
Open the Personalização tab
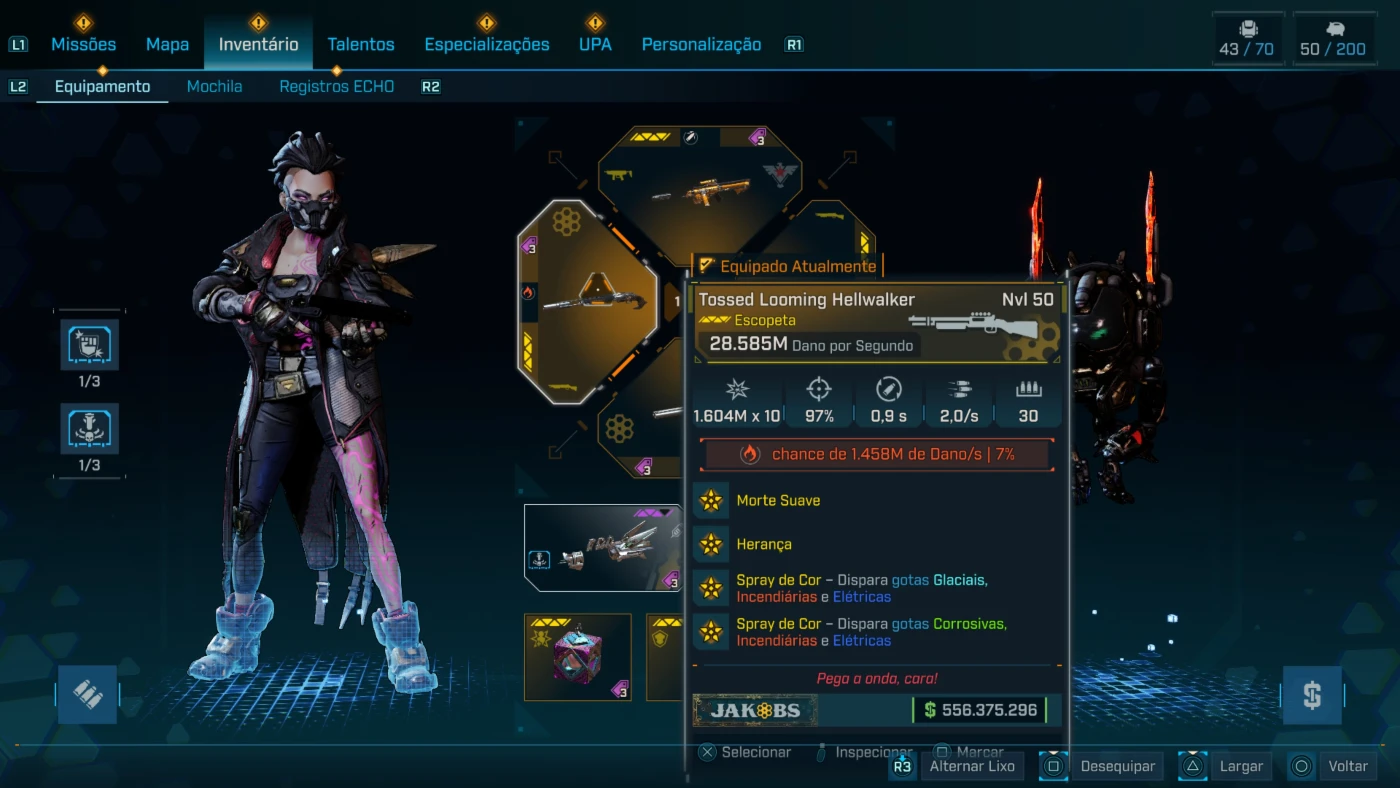(701, 44)
